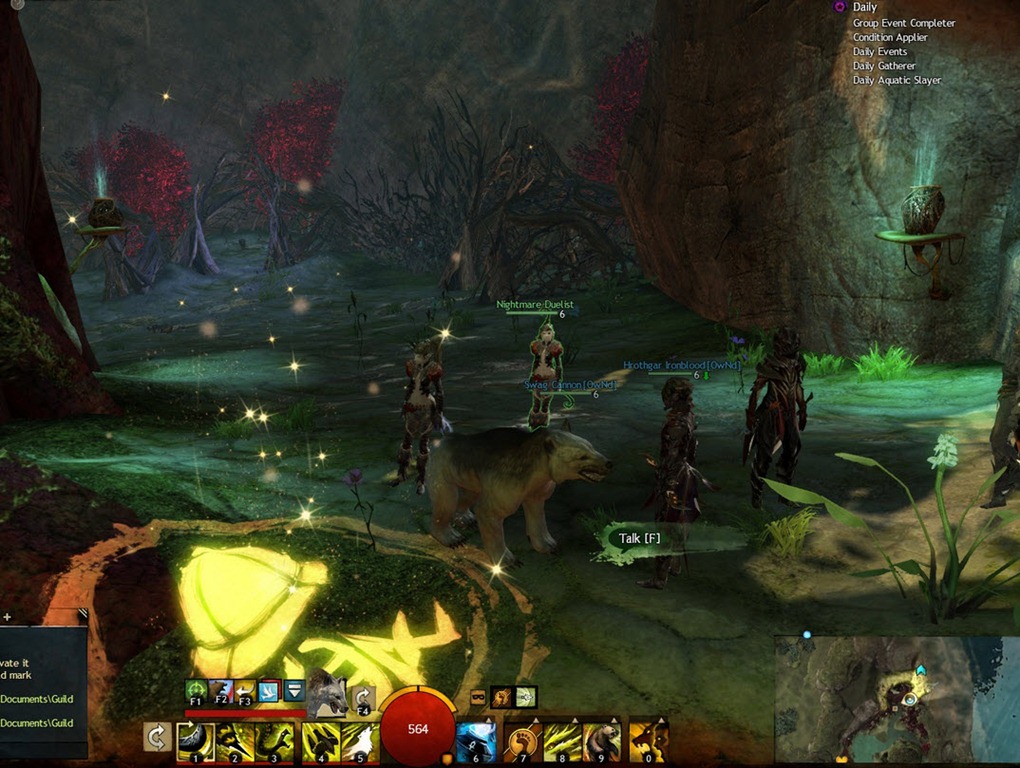Swap pets with the F4 button
The image size is (1020, 768).
point(364,698)
